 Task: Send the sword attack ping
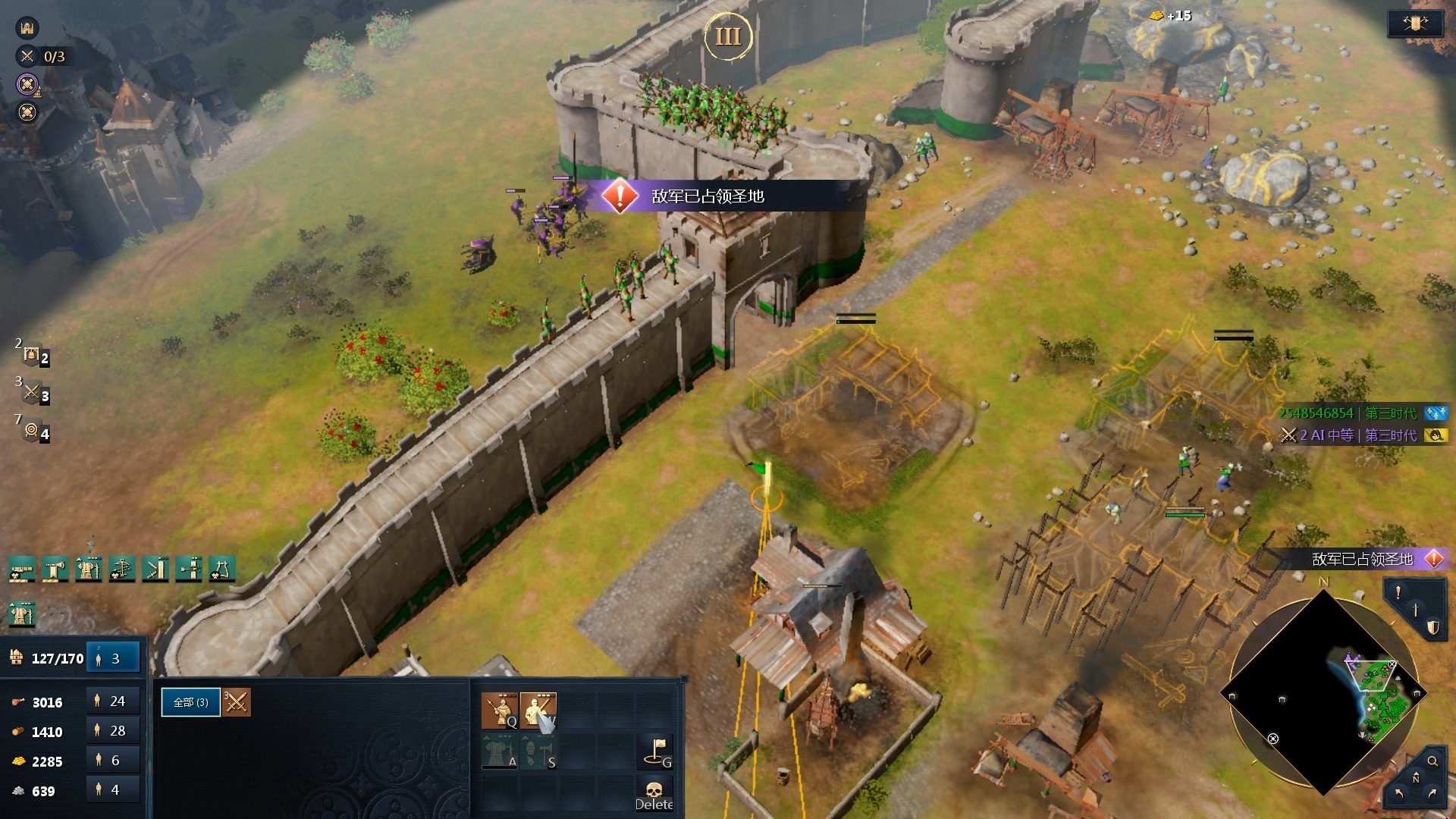point(1415,610)
